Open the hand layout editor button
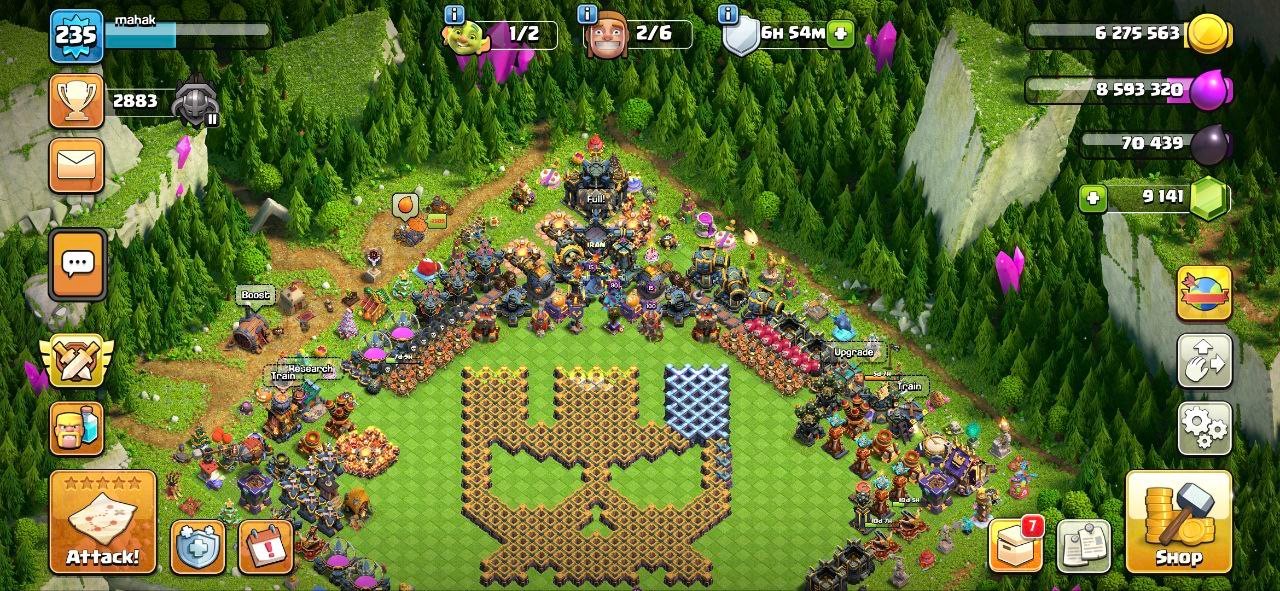Image resolution: width=1280 pixels, height=591 pixels. pos(1204,361)
